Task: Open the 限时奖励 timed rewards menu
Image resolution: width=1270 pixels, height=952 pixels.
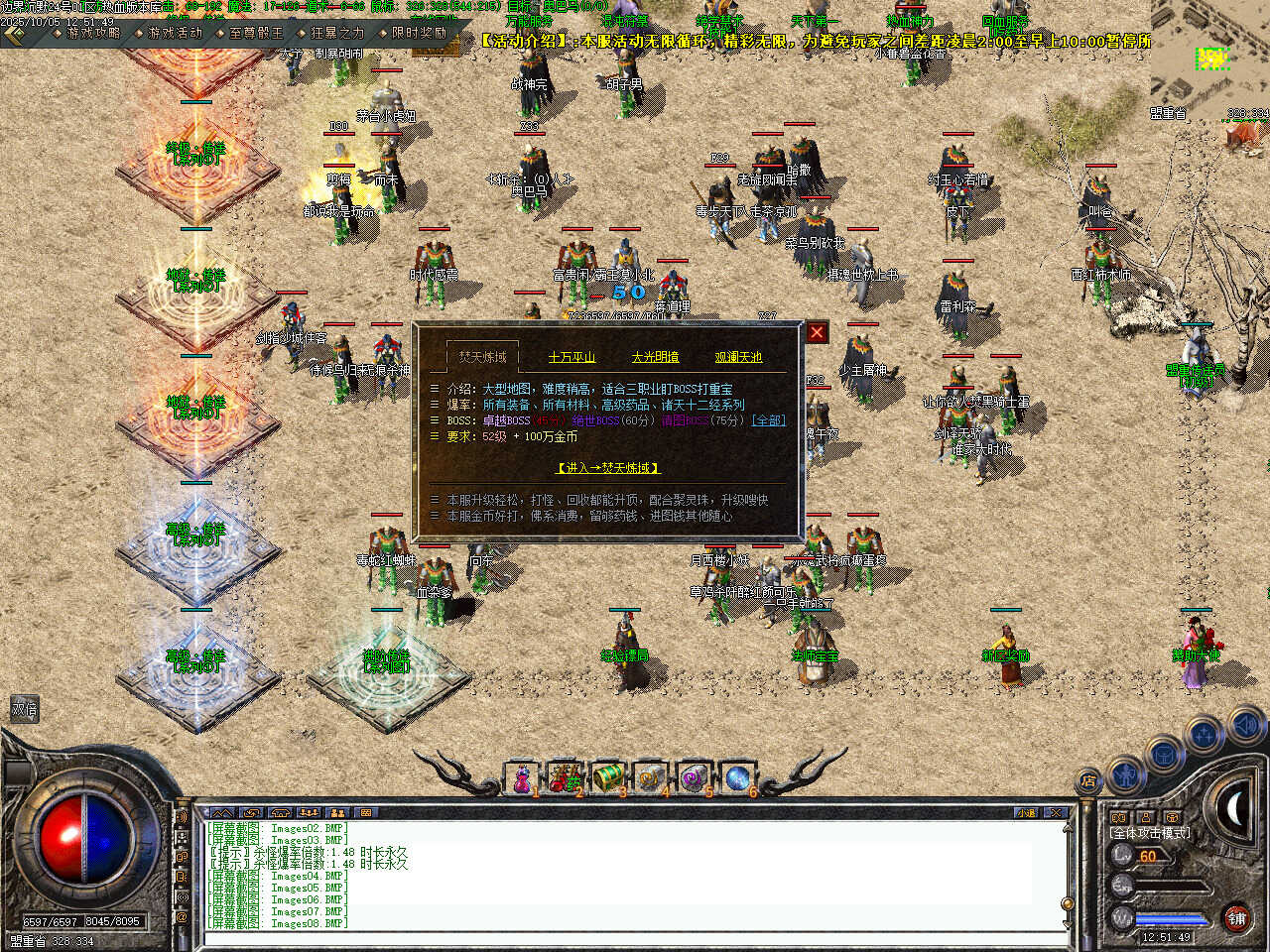Action: (419, 33)
